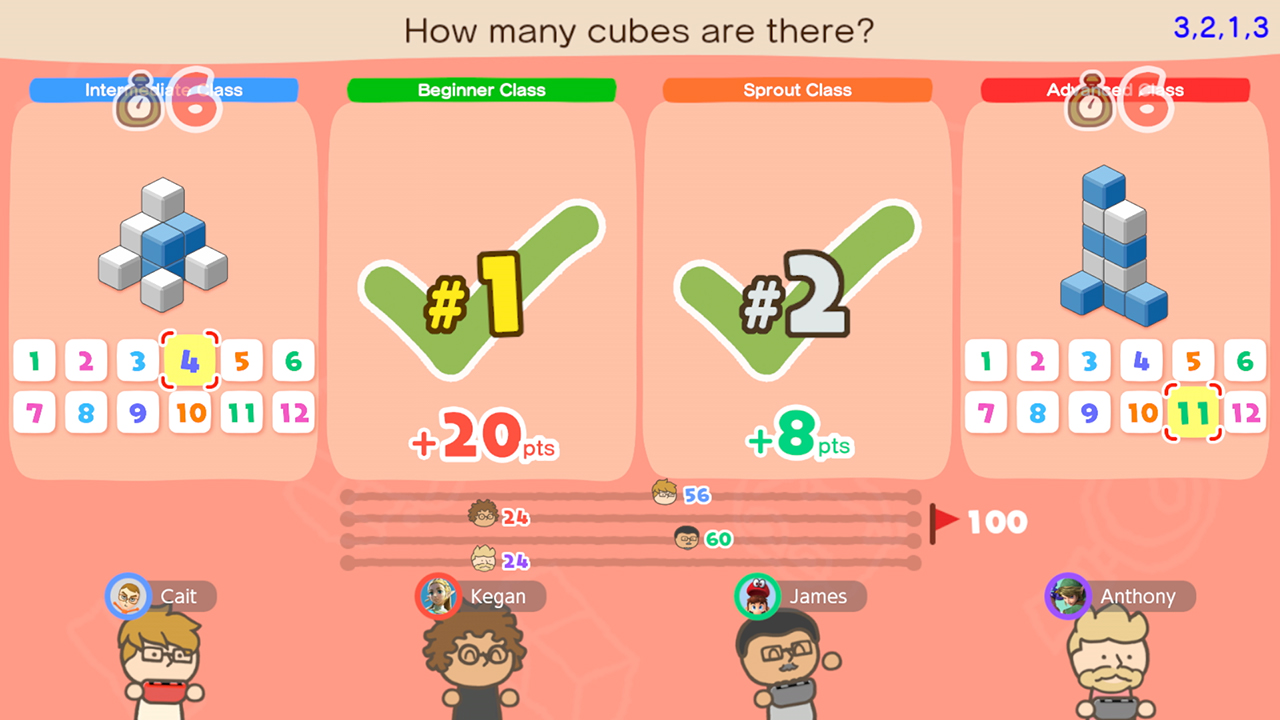This screenshot has width=1280, height=720.
Task: Click Cait's player avatar icon
Action: [x=128, y=596]
